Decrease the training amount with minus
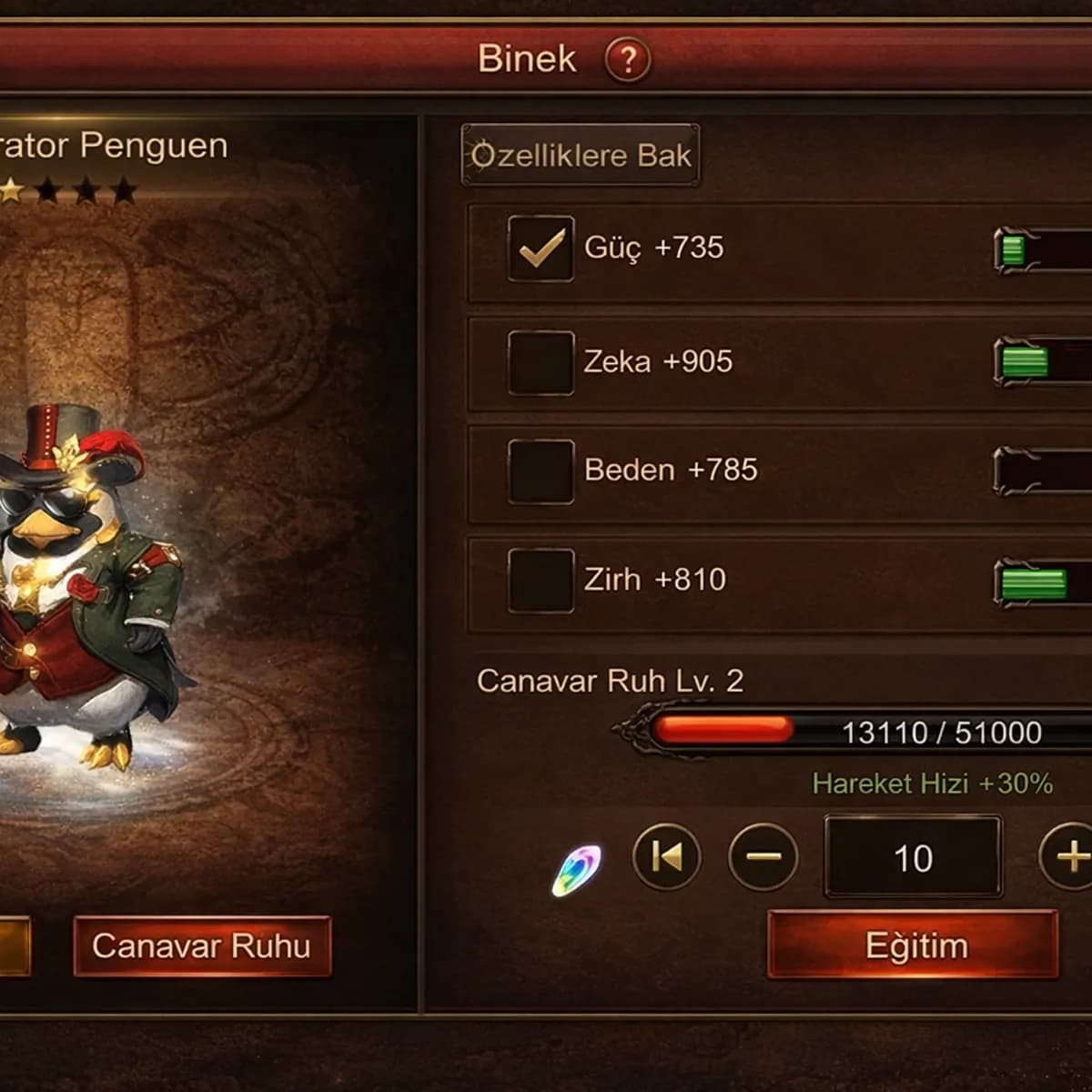Image resolution: width=1092 pixels, height=1092 pixels. [x=763, y=856]
